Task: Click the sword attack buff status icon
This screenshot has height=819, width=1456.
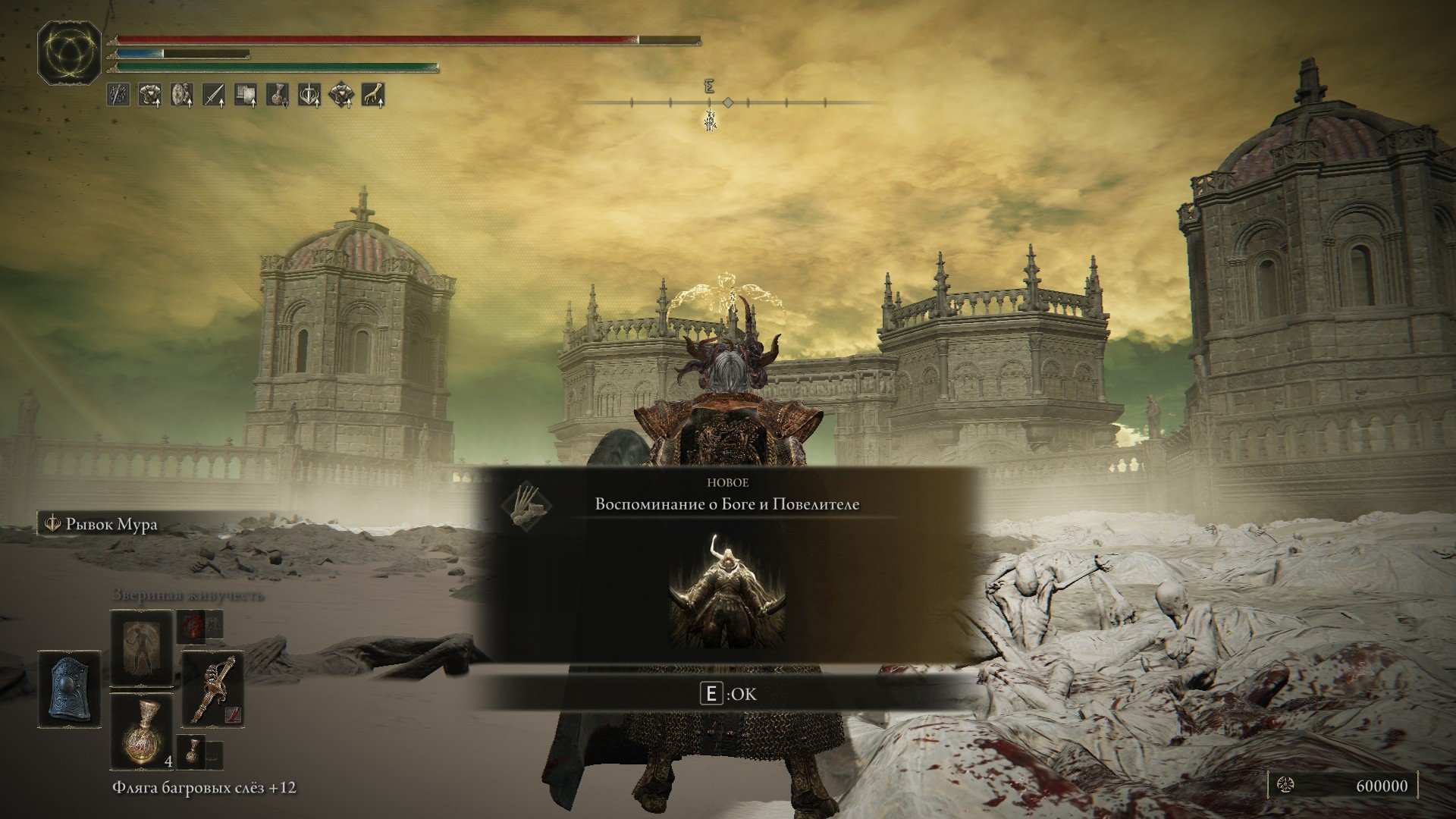Action: 213,95
